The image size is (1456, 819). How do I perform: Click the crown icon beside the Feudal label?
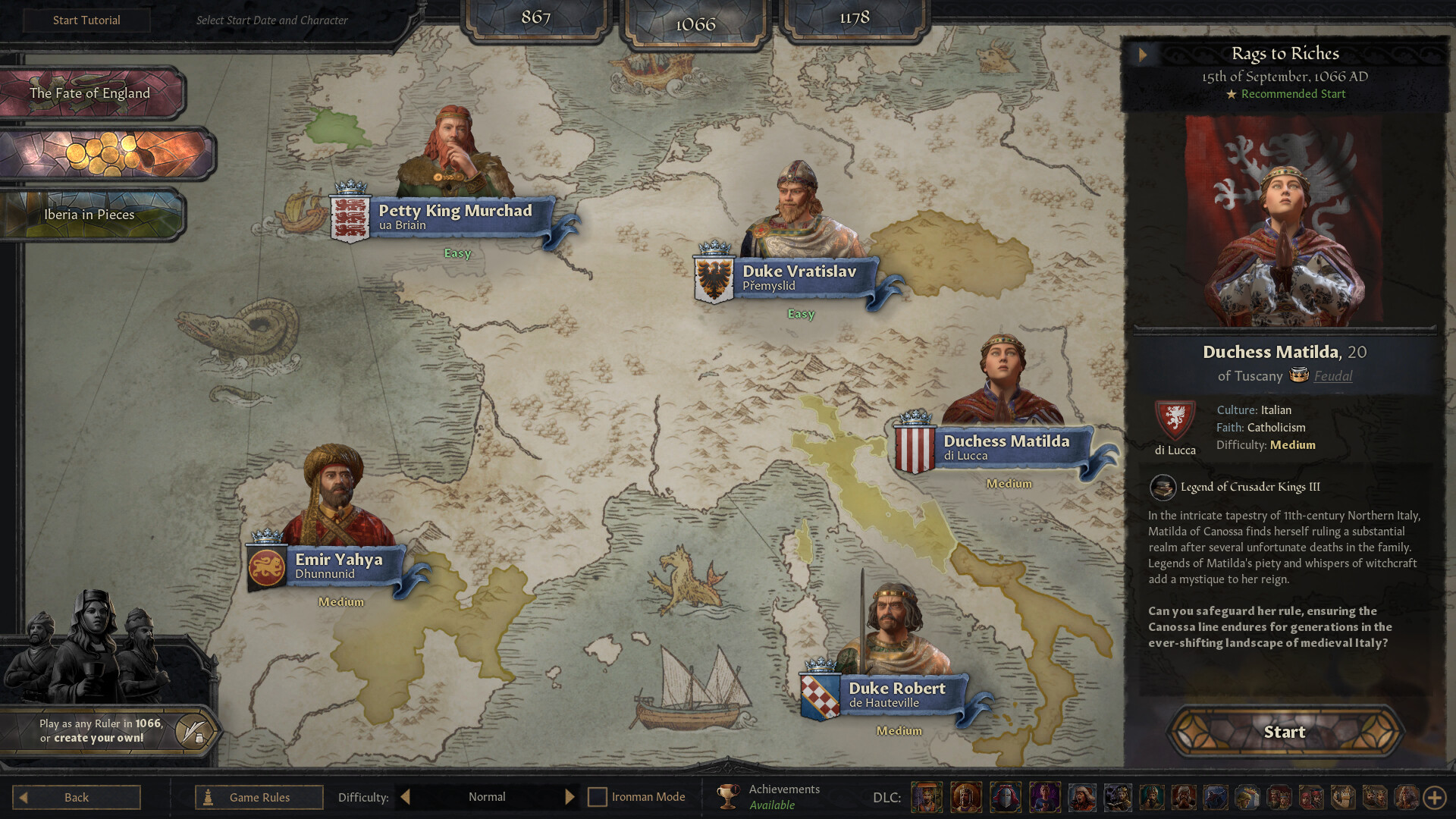pyautogui.click(x=1299, y=375)
